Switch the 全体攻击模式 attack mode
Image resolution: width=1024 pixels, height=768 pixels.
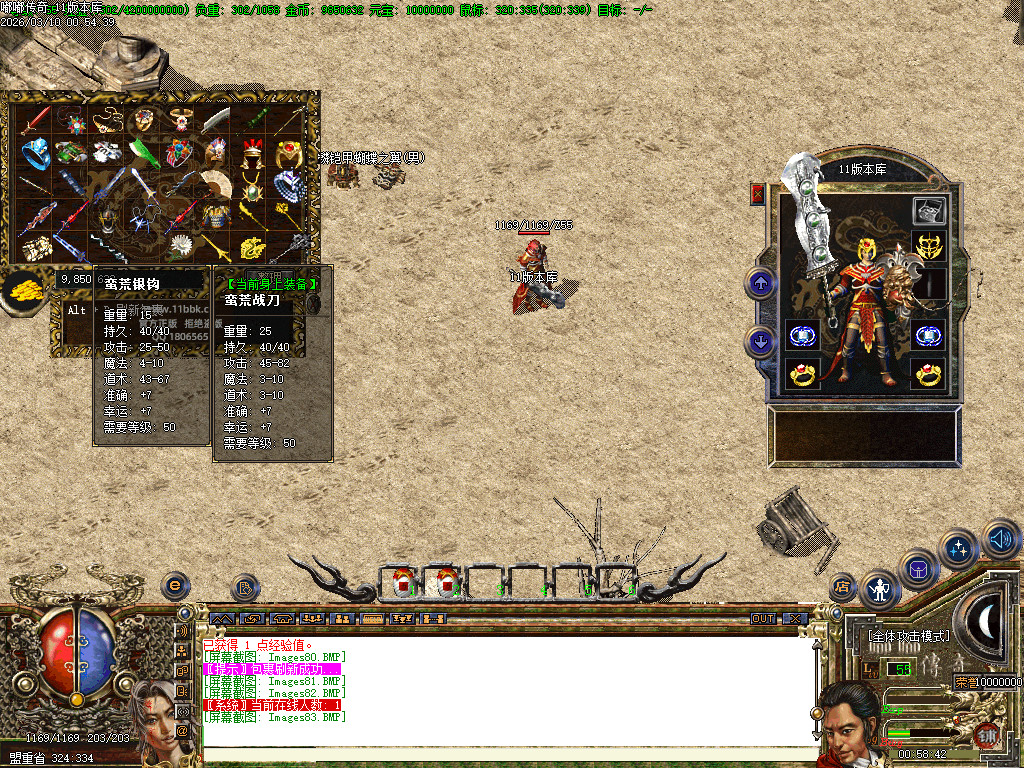click(907, 635)
